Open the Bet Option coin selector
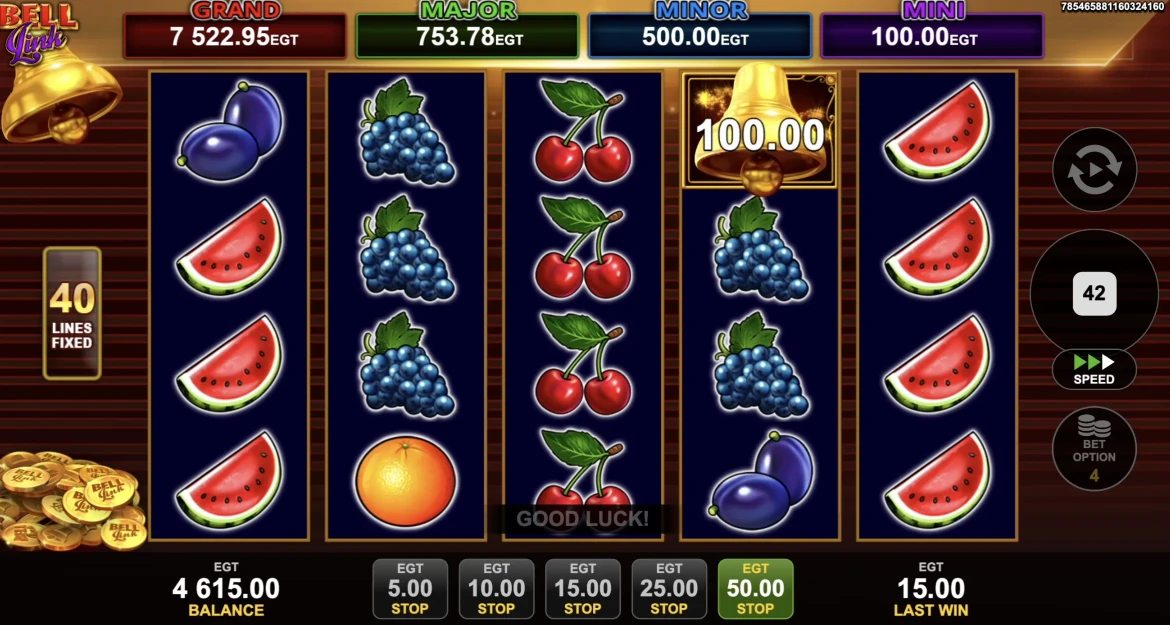 click(1094, 449)
